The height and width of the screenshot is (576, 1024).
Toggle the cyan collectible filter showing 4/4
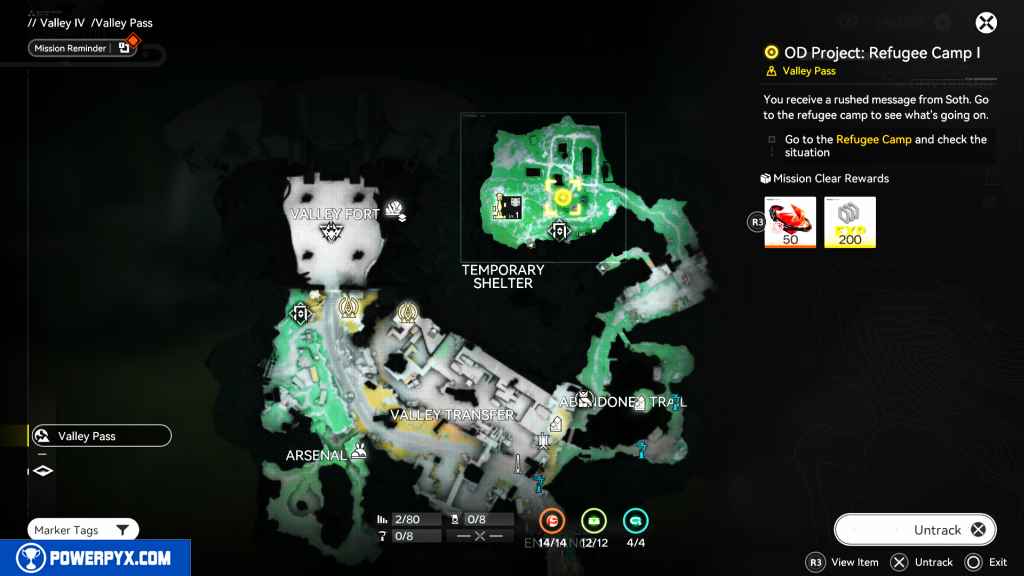635,521
